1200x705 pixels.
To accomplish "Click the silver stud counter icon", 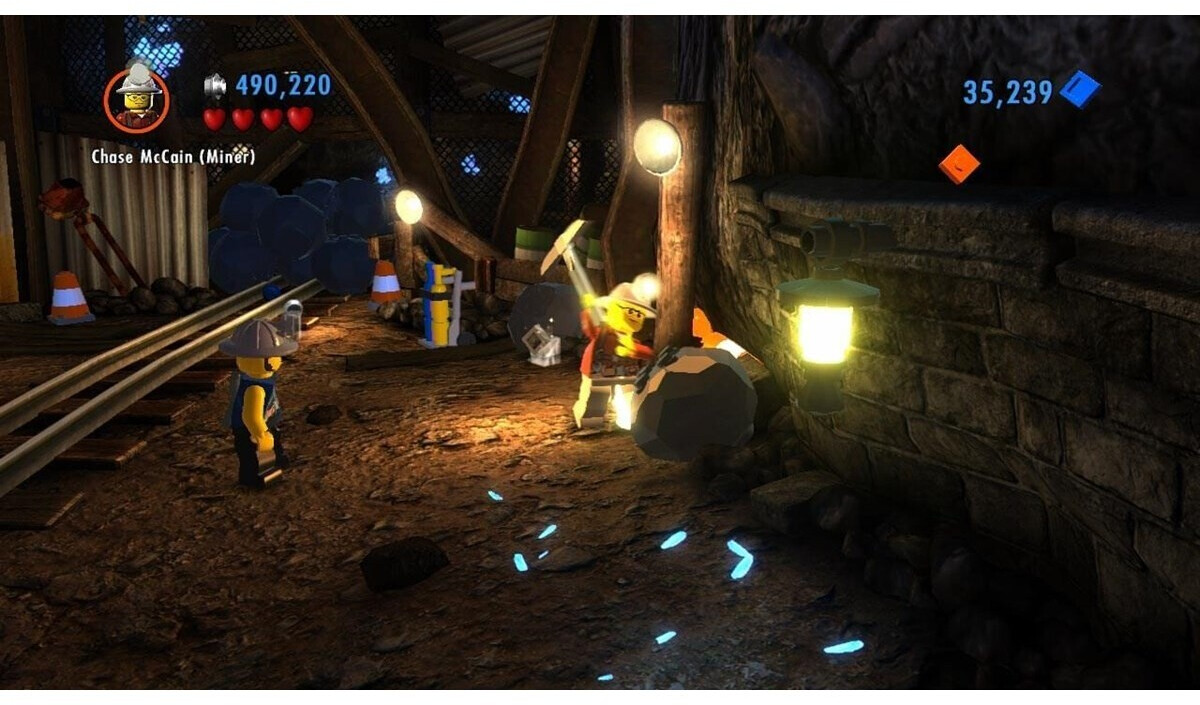I will click(216, 86).
